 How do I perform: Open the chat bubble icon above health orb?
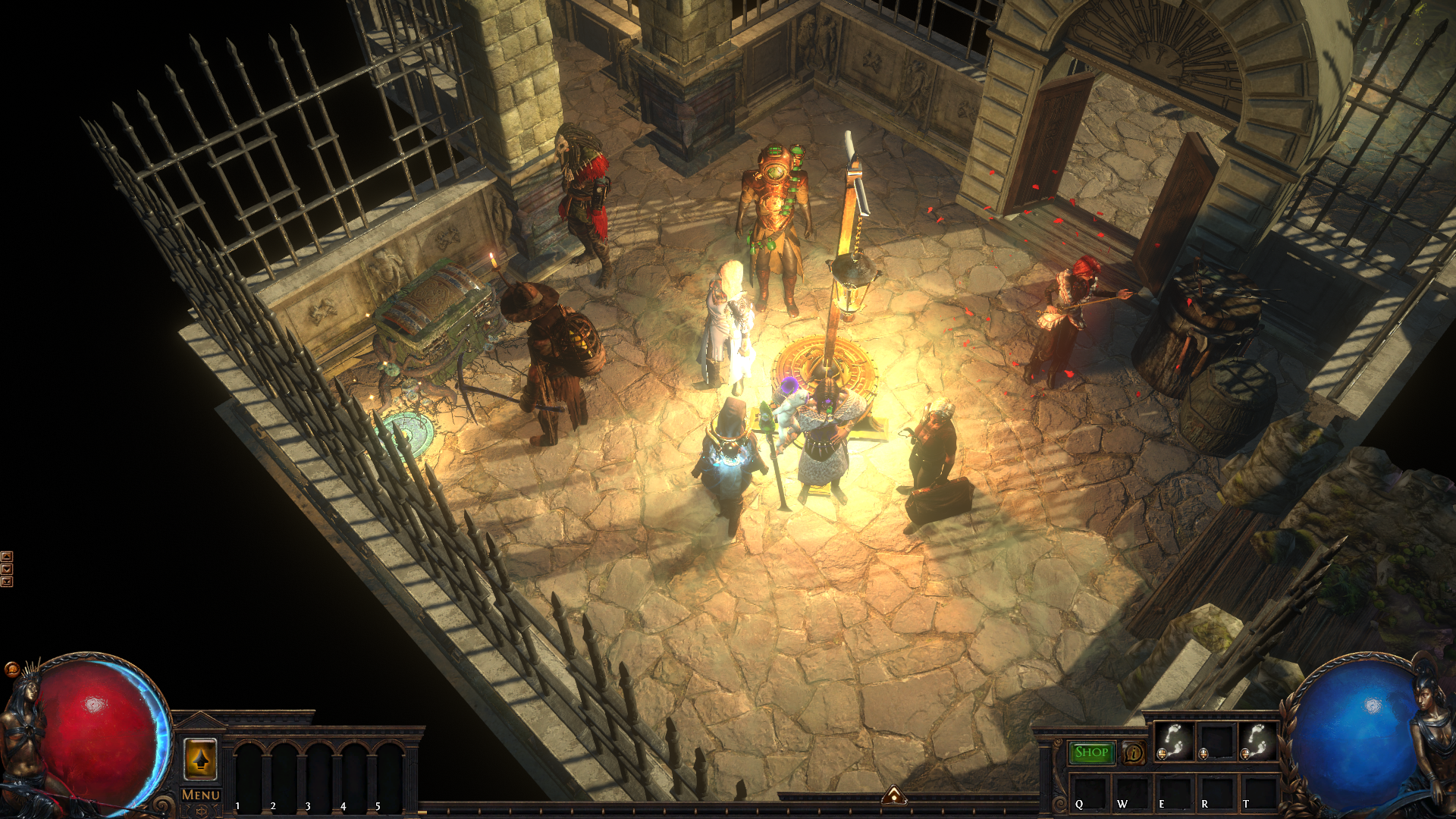pyautogui.click(x=12, y=669)
